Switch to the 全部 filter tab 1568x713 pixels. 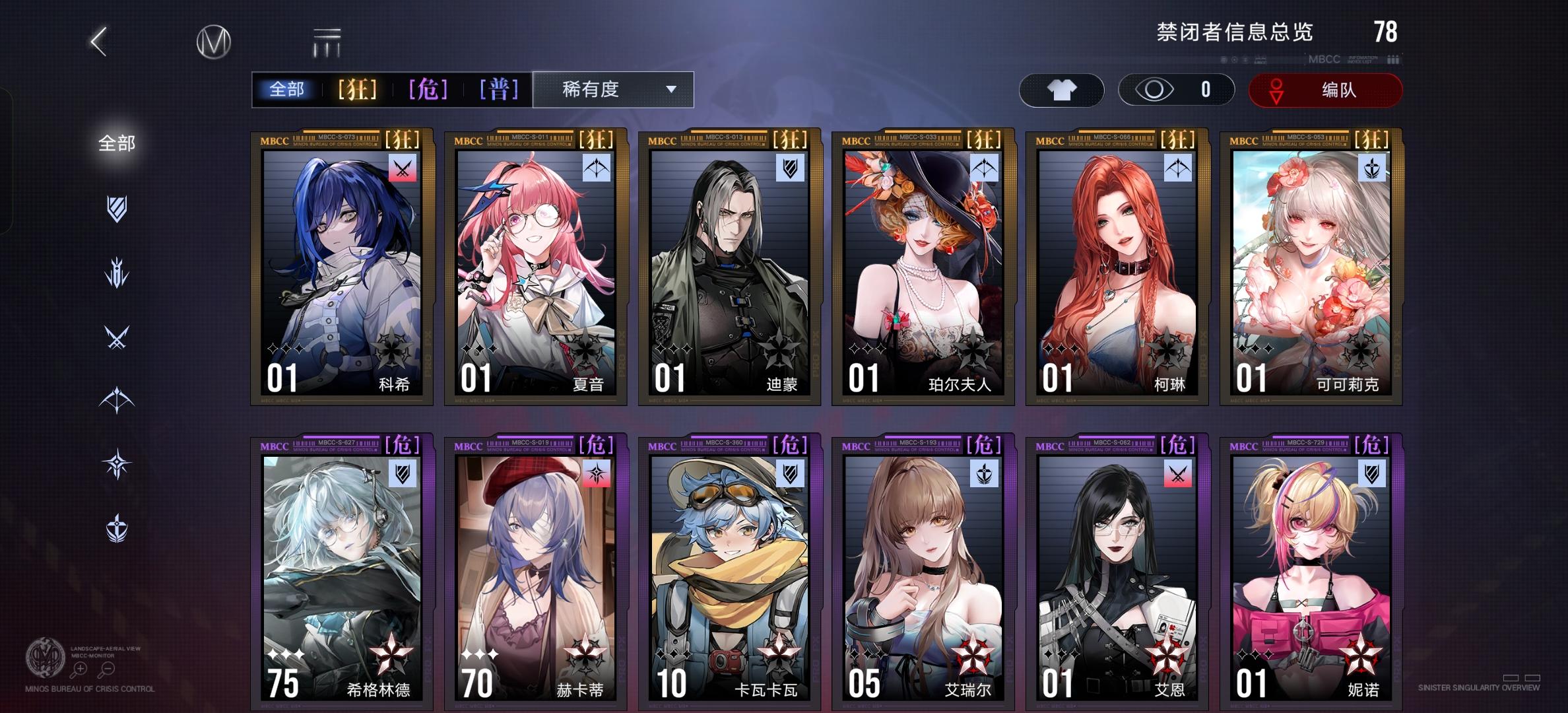288,90
